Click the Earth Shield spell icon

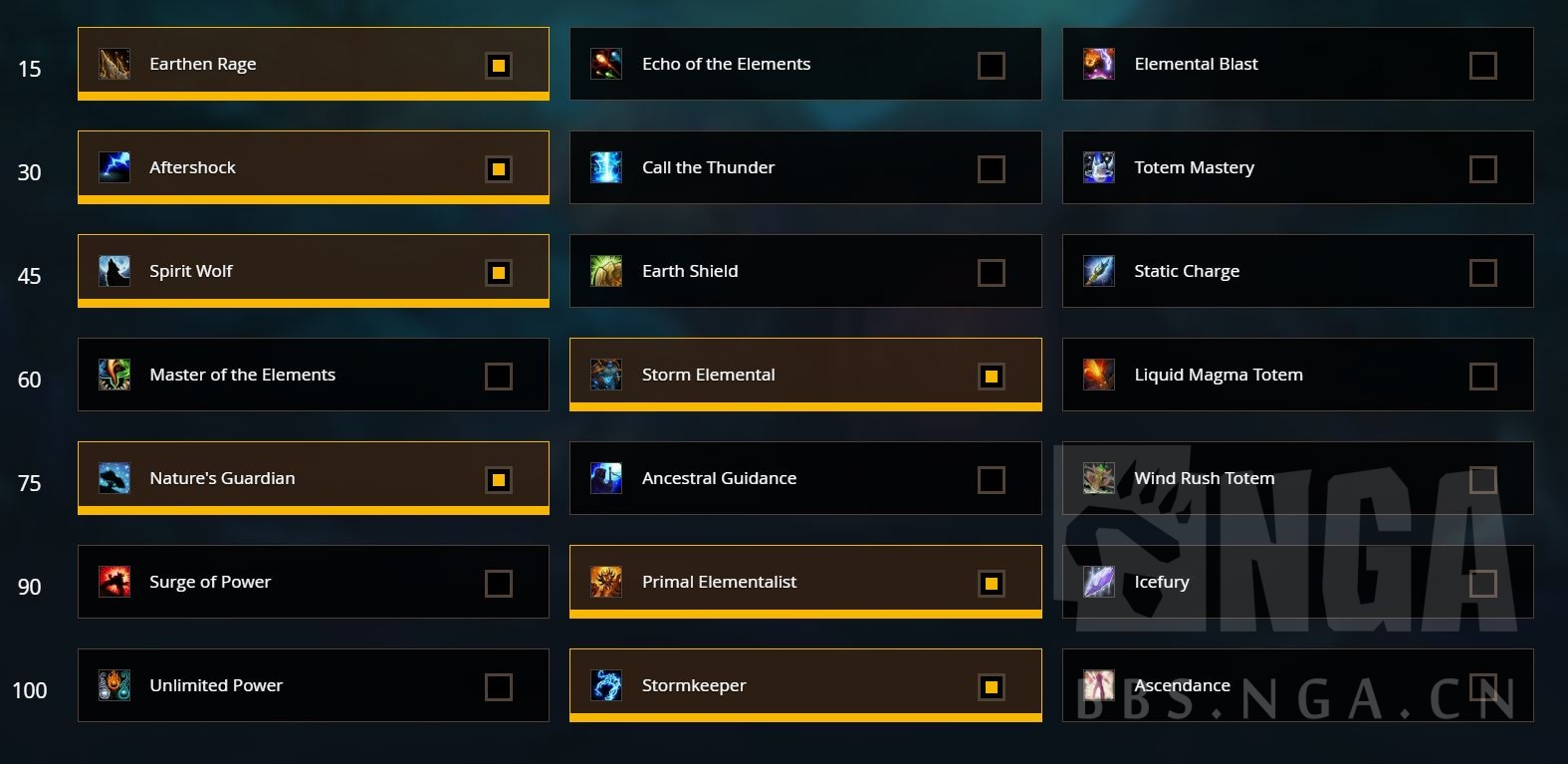(605, 271)
